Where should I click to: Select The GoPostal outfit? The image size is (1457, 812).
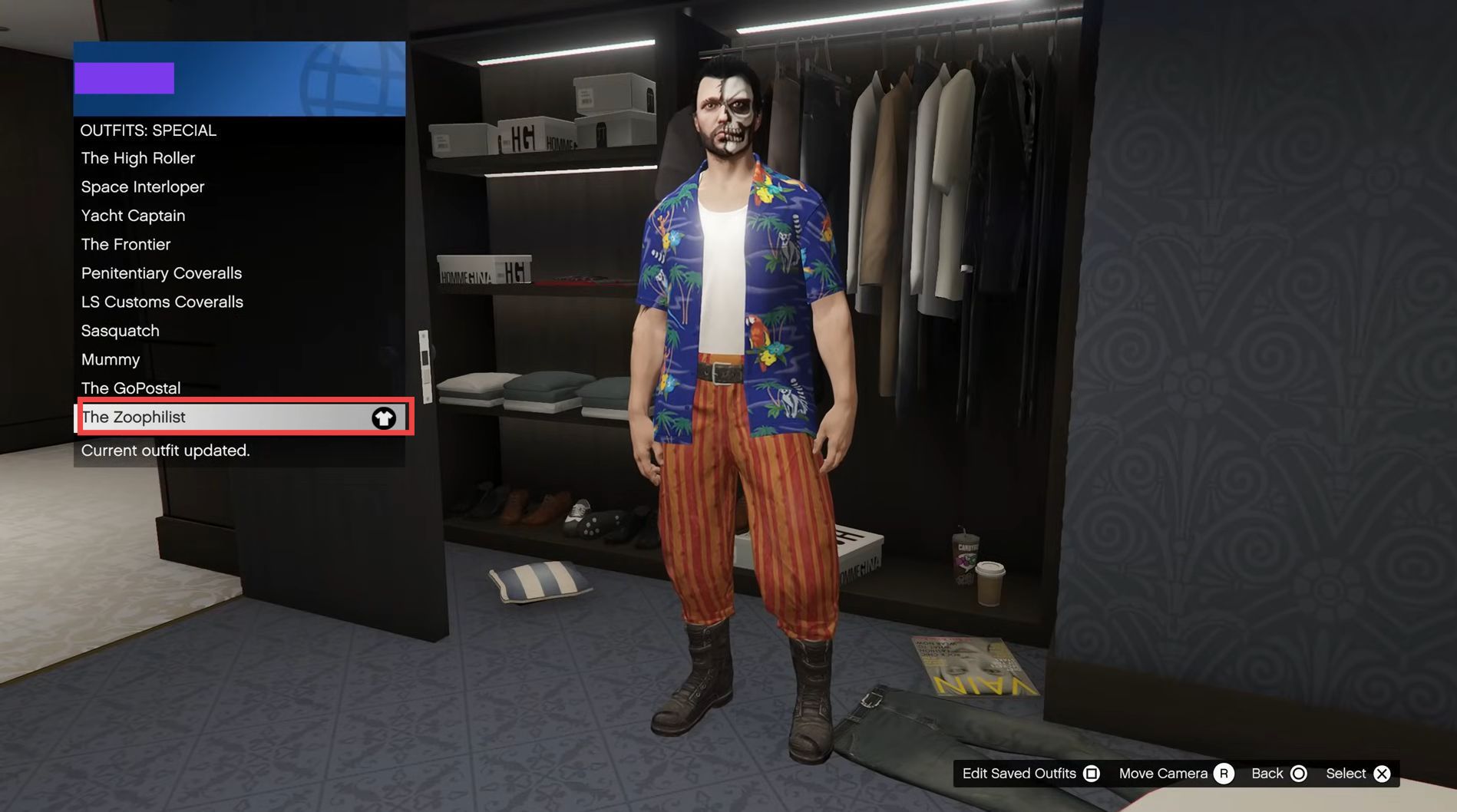click(131, 388)
